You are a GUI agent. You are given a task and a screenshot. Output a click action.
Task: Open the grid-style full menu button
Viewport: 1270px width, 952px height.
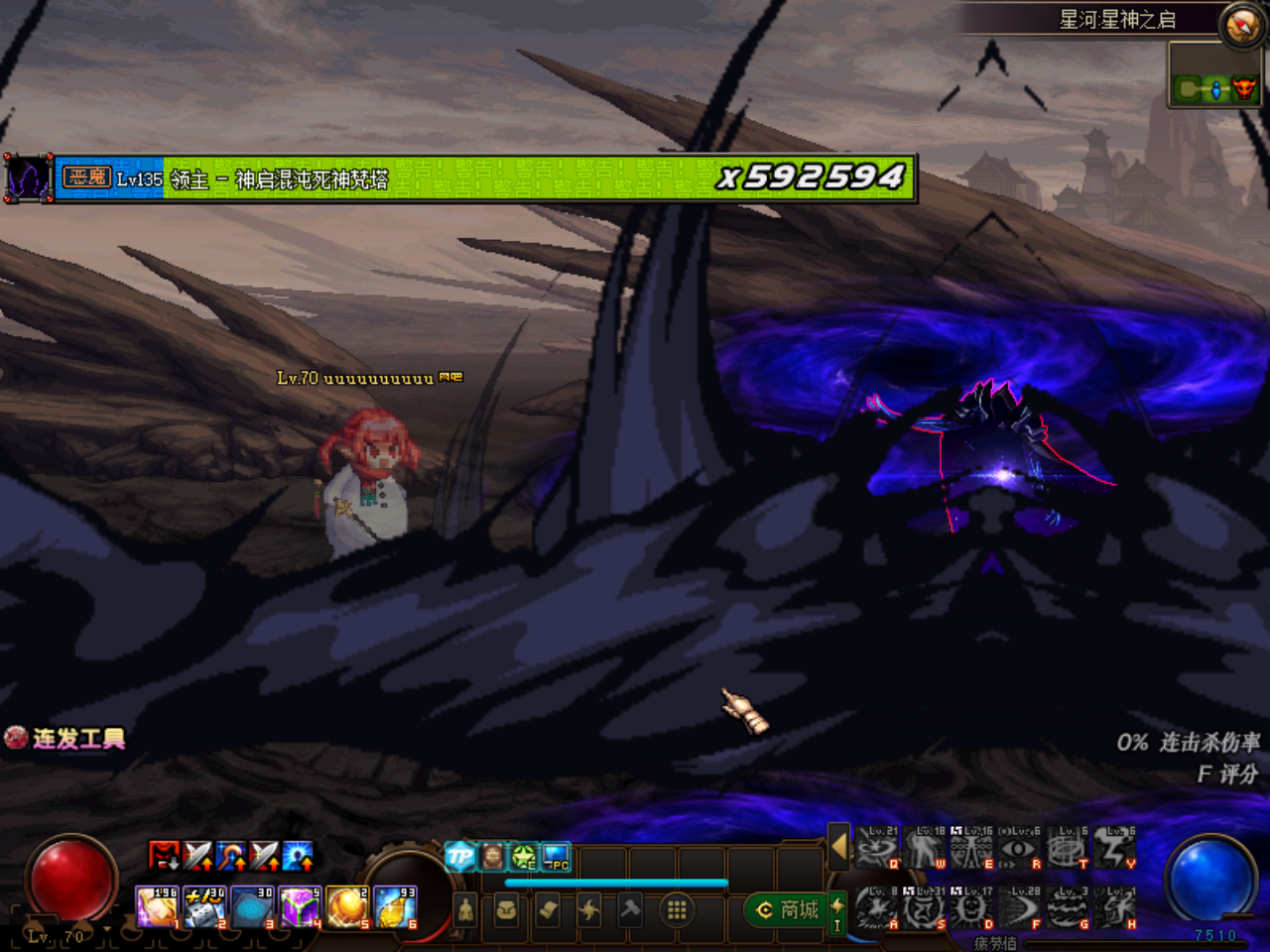(x=677, y=909)
